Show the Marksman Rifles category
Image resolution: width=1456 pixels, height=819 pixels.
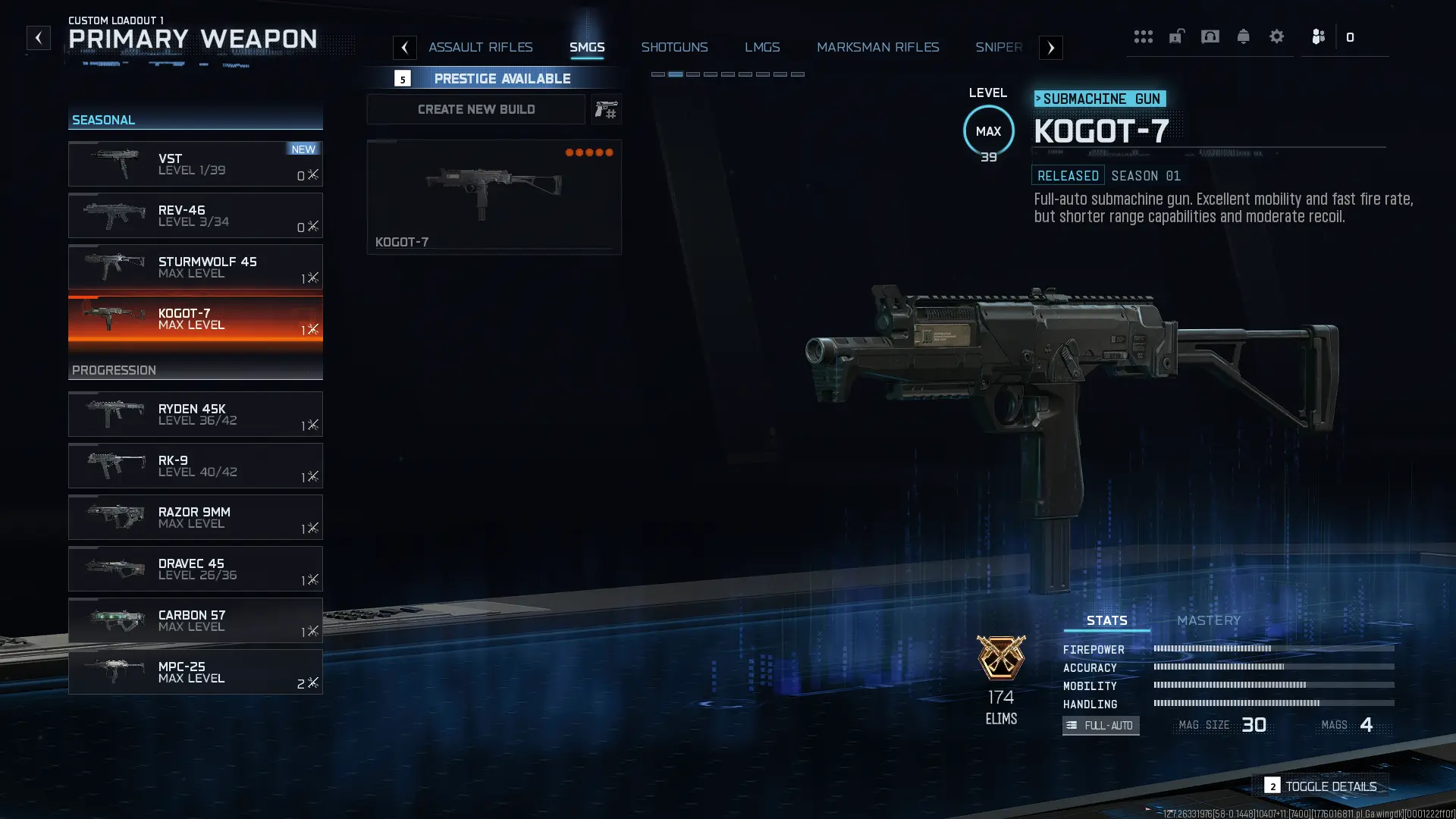877,47
